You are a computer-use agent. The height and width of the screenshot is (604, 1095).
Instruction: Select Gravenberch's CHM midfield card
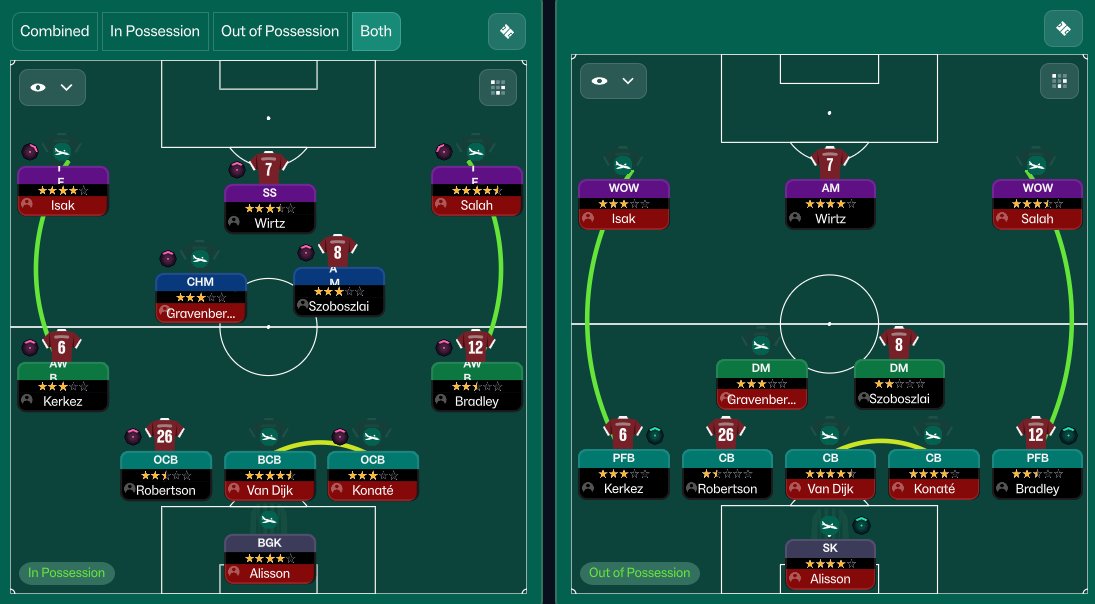[200, 297]
